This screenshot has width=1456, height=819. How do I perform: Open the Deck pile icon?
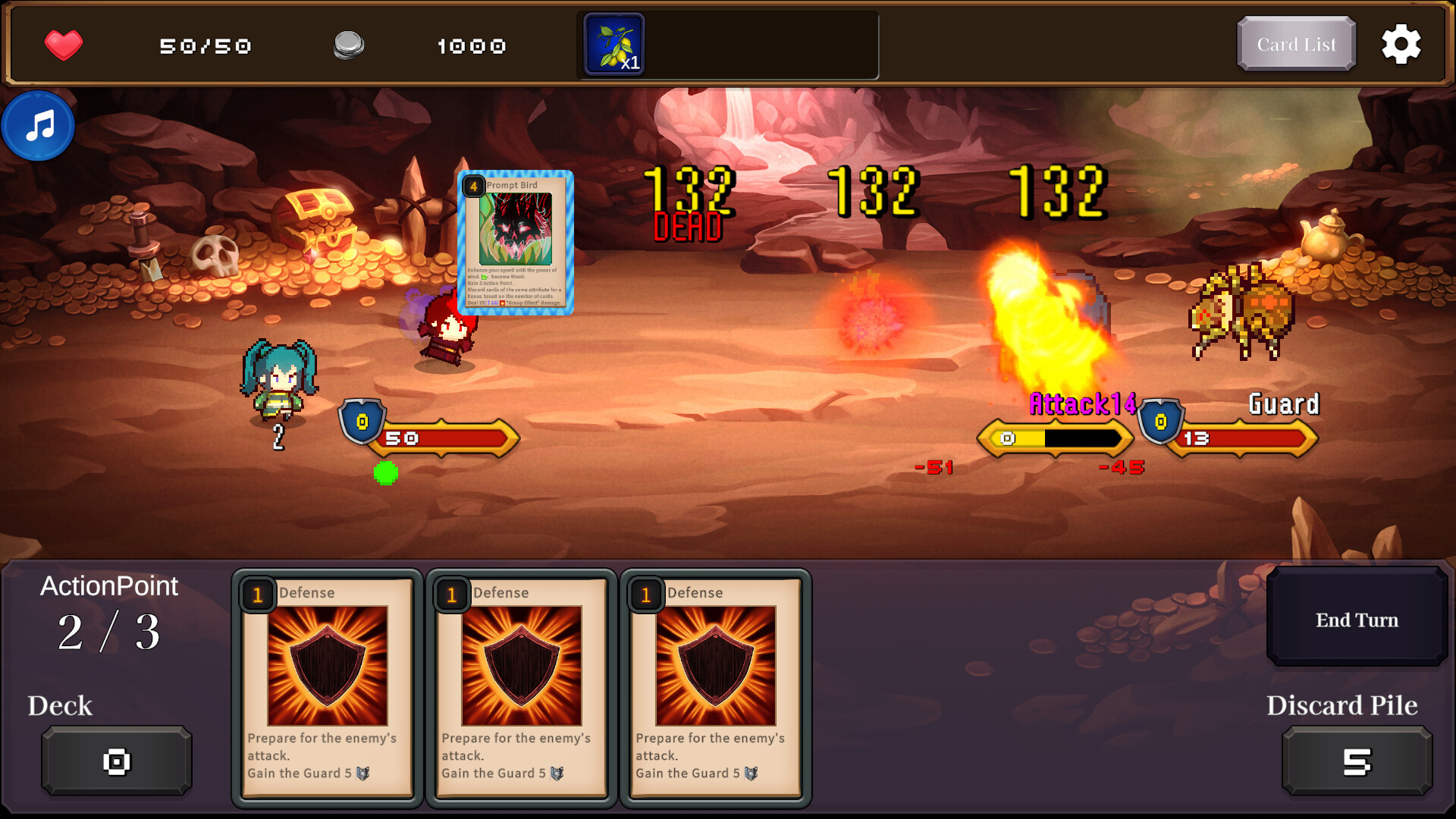coord(115,760)
